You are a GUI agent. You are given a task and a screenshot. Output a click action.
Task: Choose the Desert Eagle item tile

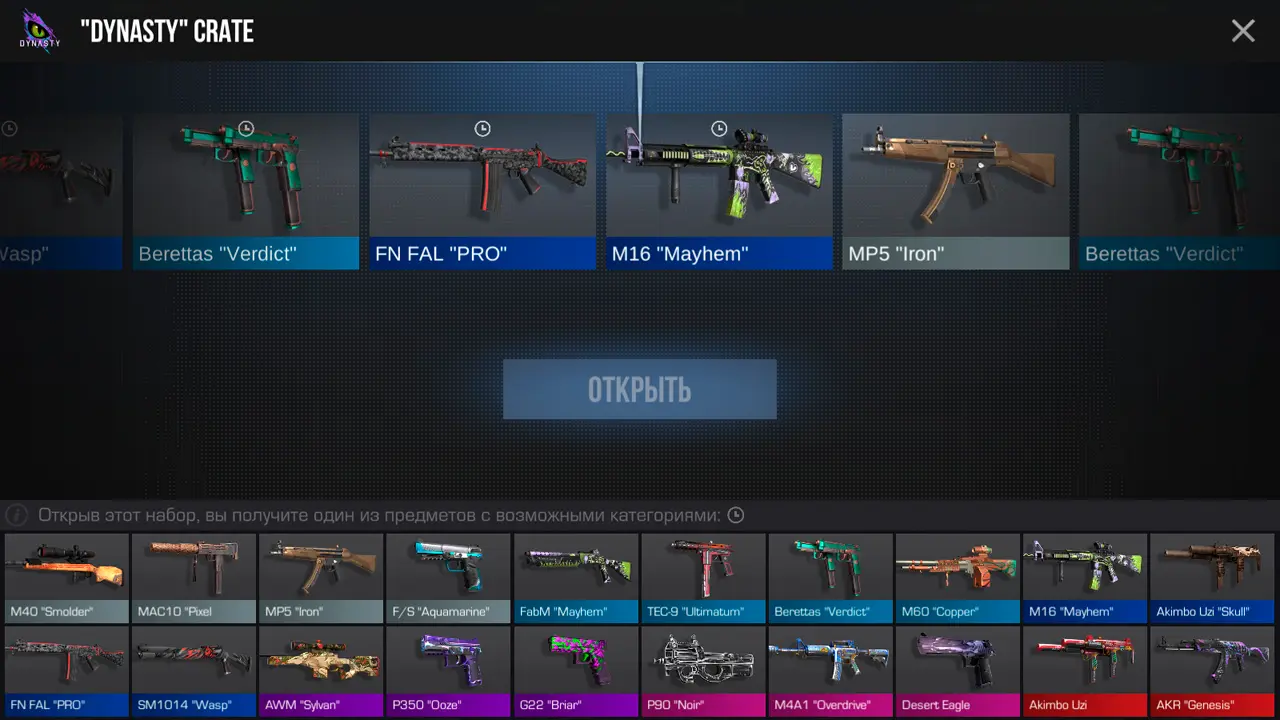coord(958,671)
